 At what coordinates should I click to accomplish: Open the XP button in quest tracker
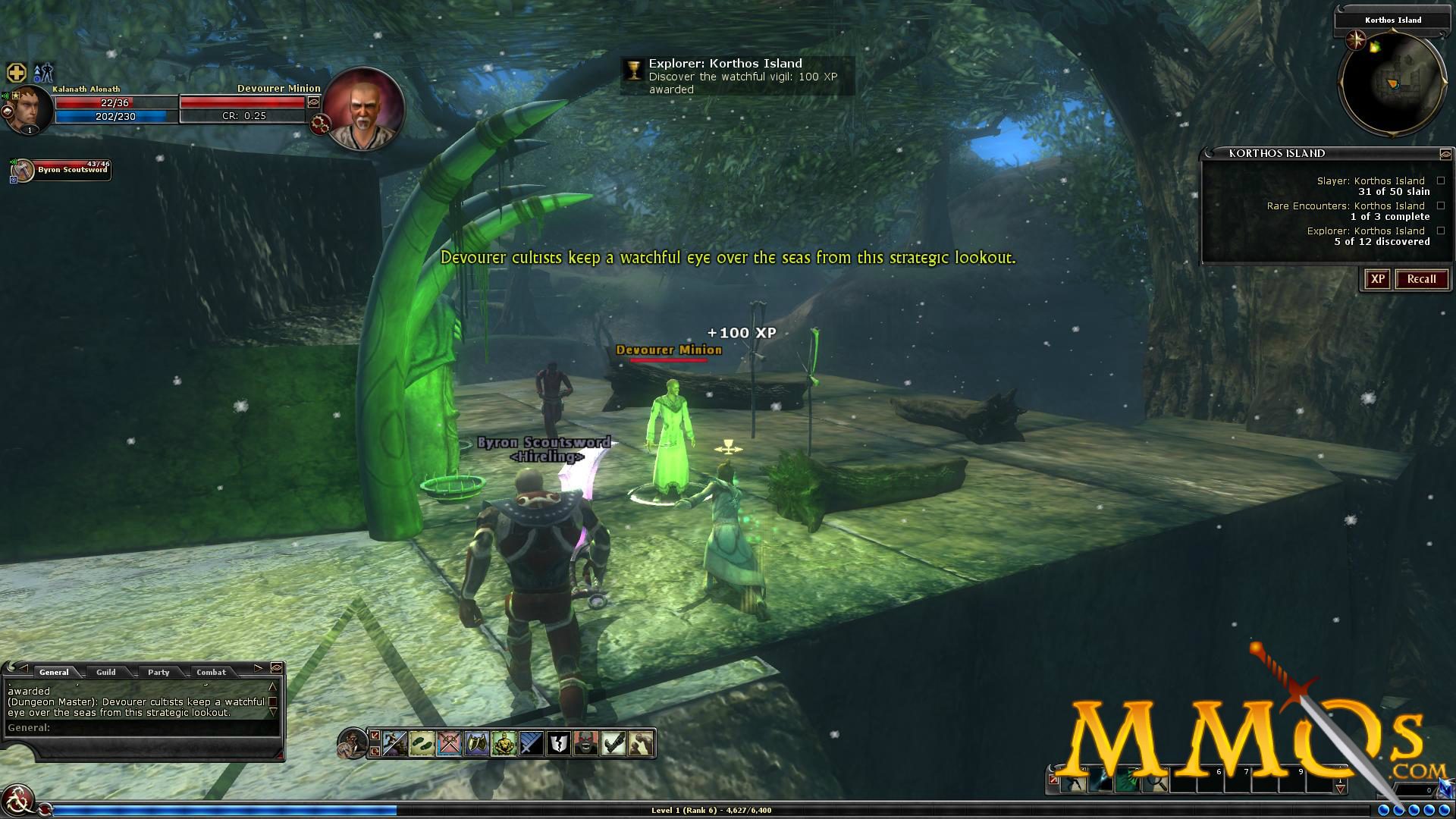coord(1377,279)
